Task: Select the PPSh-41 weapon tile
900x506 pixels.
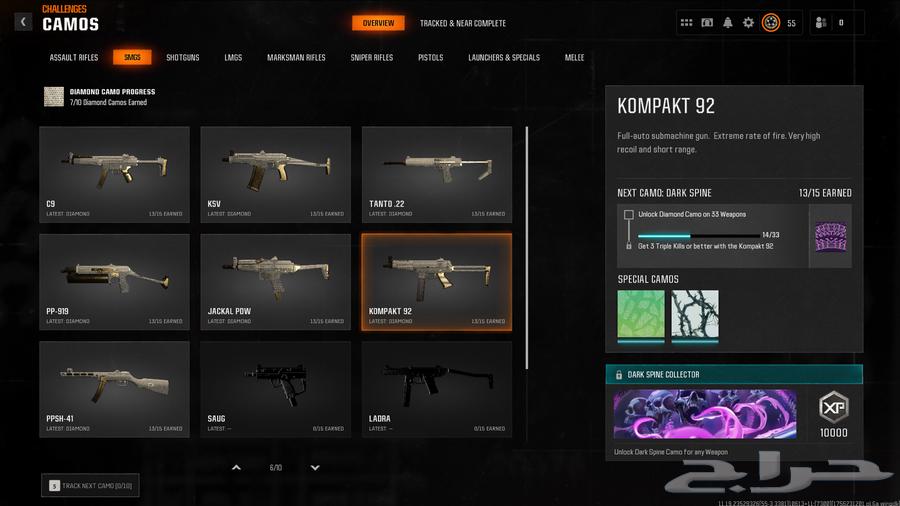Action: pos(114,388)
